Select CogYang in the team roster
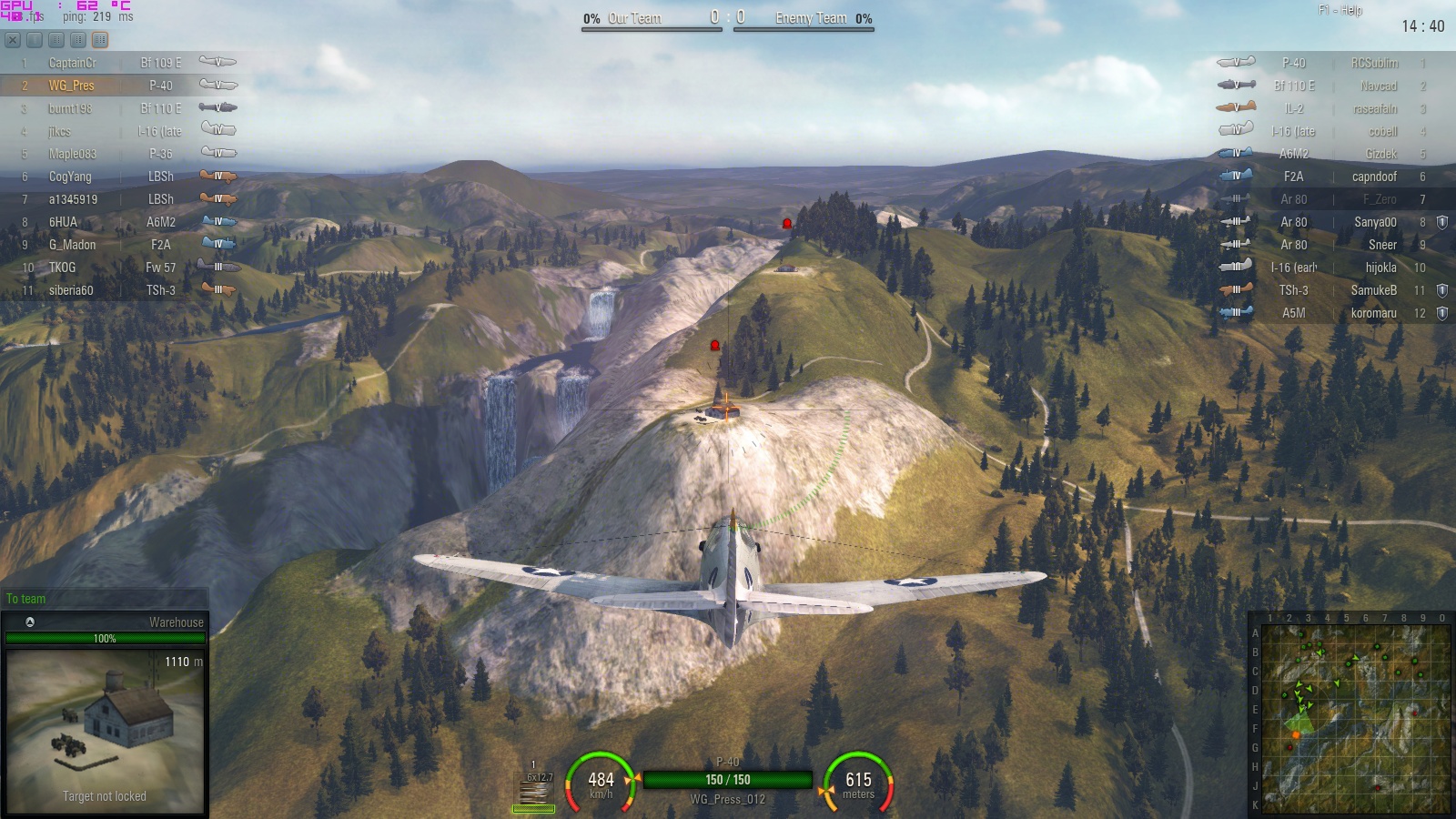The height and width of the screenshot is (819, 1456). [118, 177]
